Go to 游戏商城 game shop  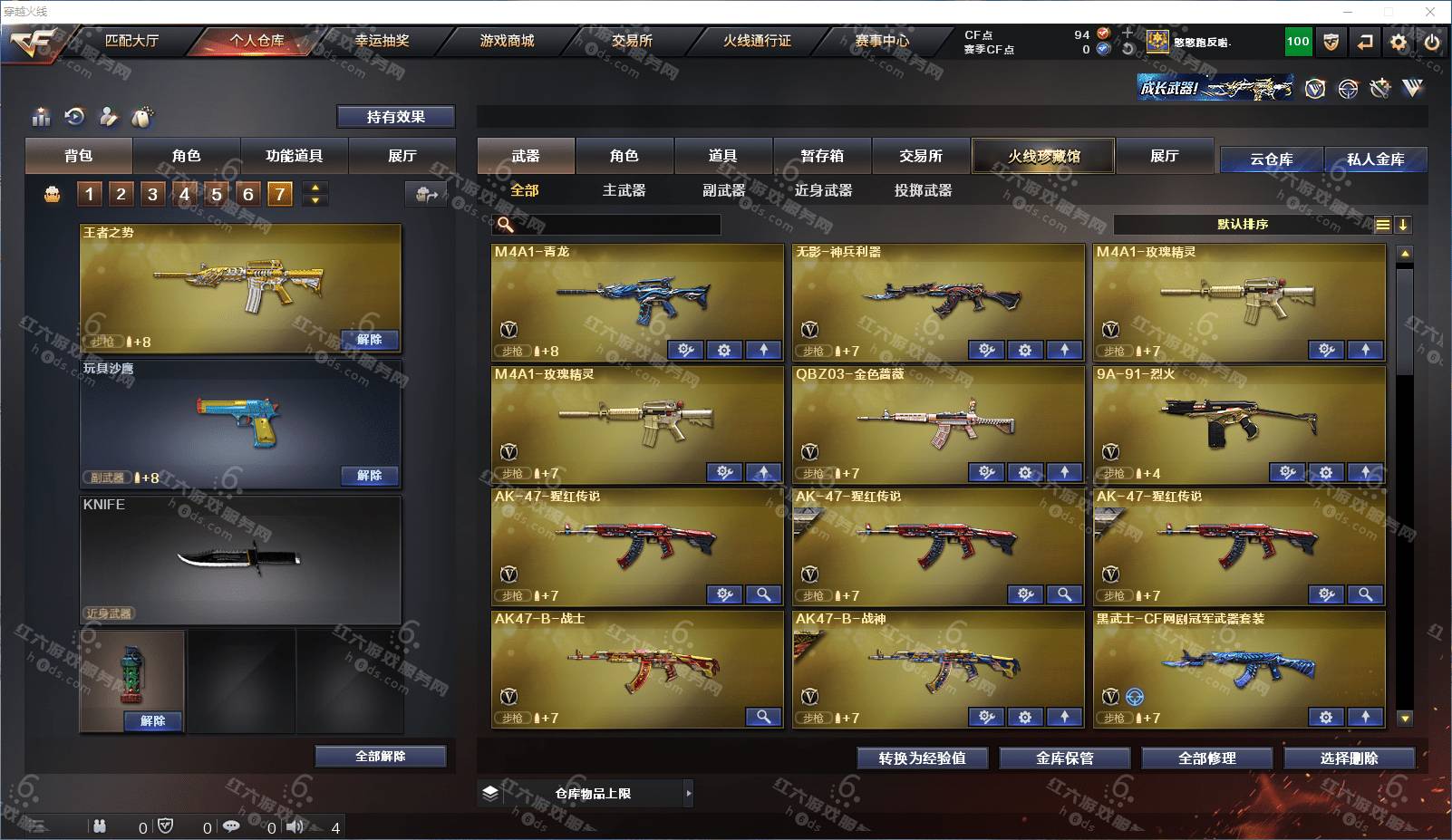pyautogui.click(x=507, y=41)
